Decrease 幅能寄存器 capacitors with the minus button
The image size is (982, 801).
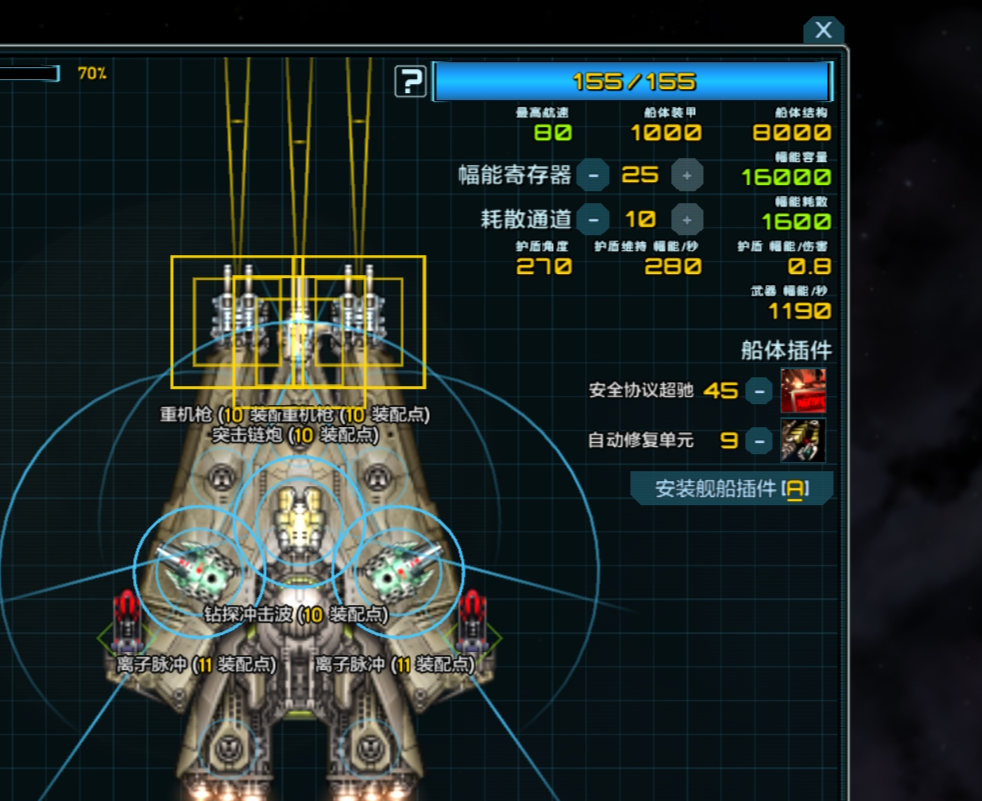[593, 175]
